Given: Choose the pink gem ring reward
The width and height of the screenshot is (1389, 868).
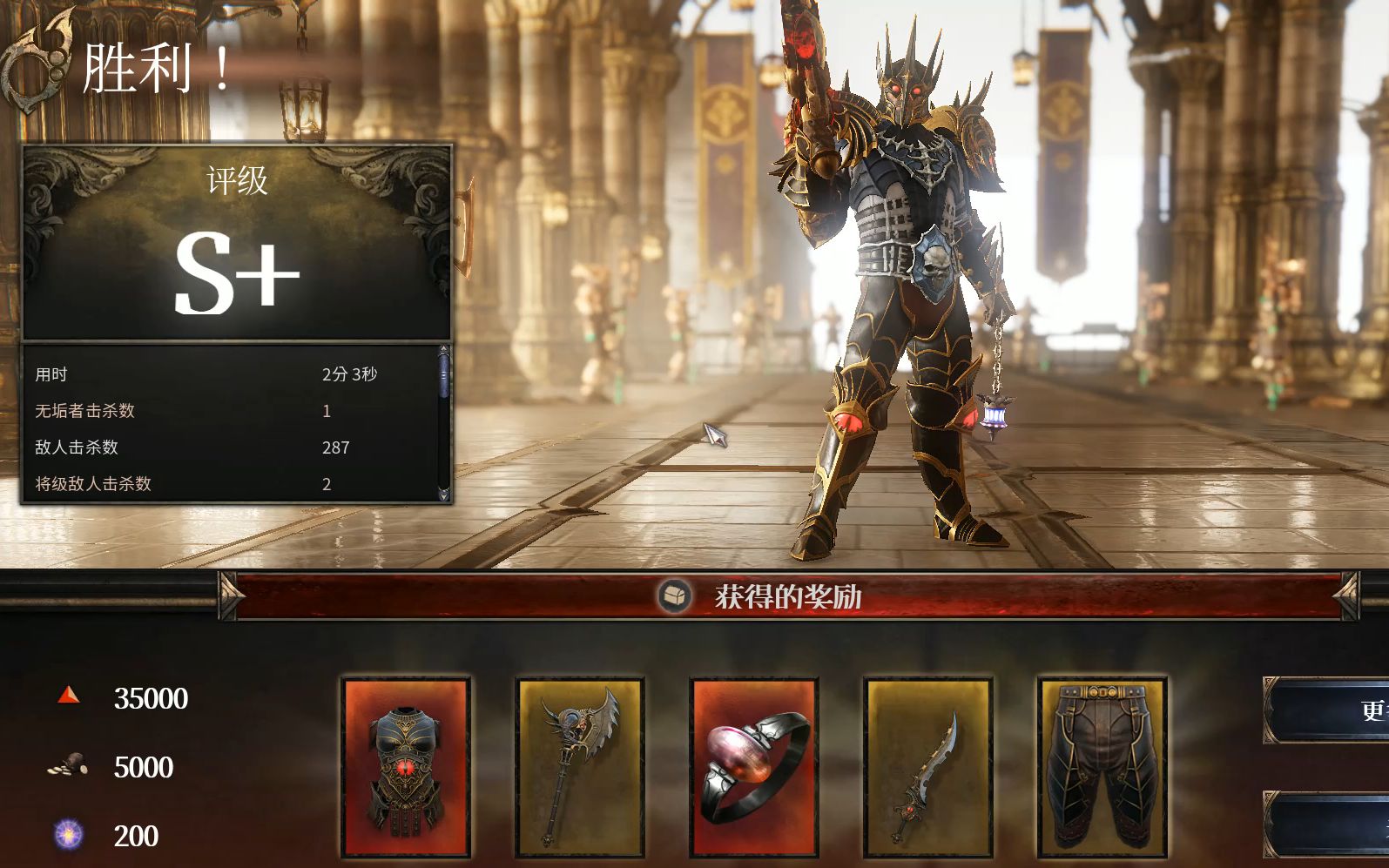Looking at the screenshot, I should point(754,768).
